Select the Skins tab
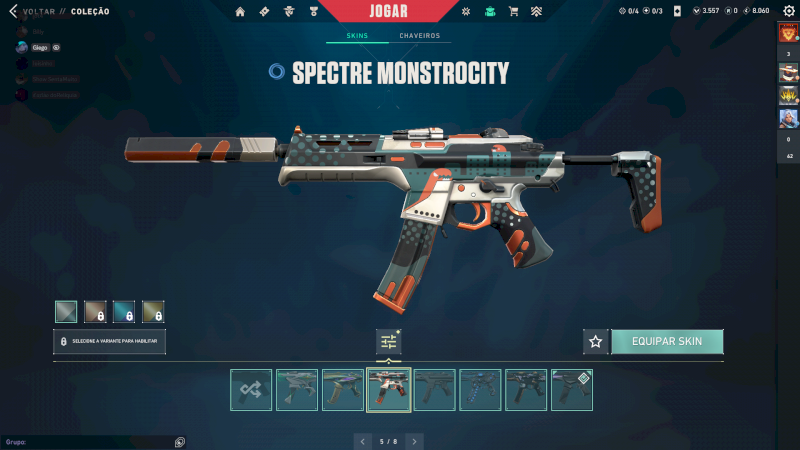This screenshot has width=800, height=450. tap(357, 36)
